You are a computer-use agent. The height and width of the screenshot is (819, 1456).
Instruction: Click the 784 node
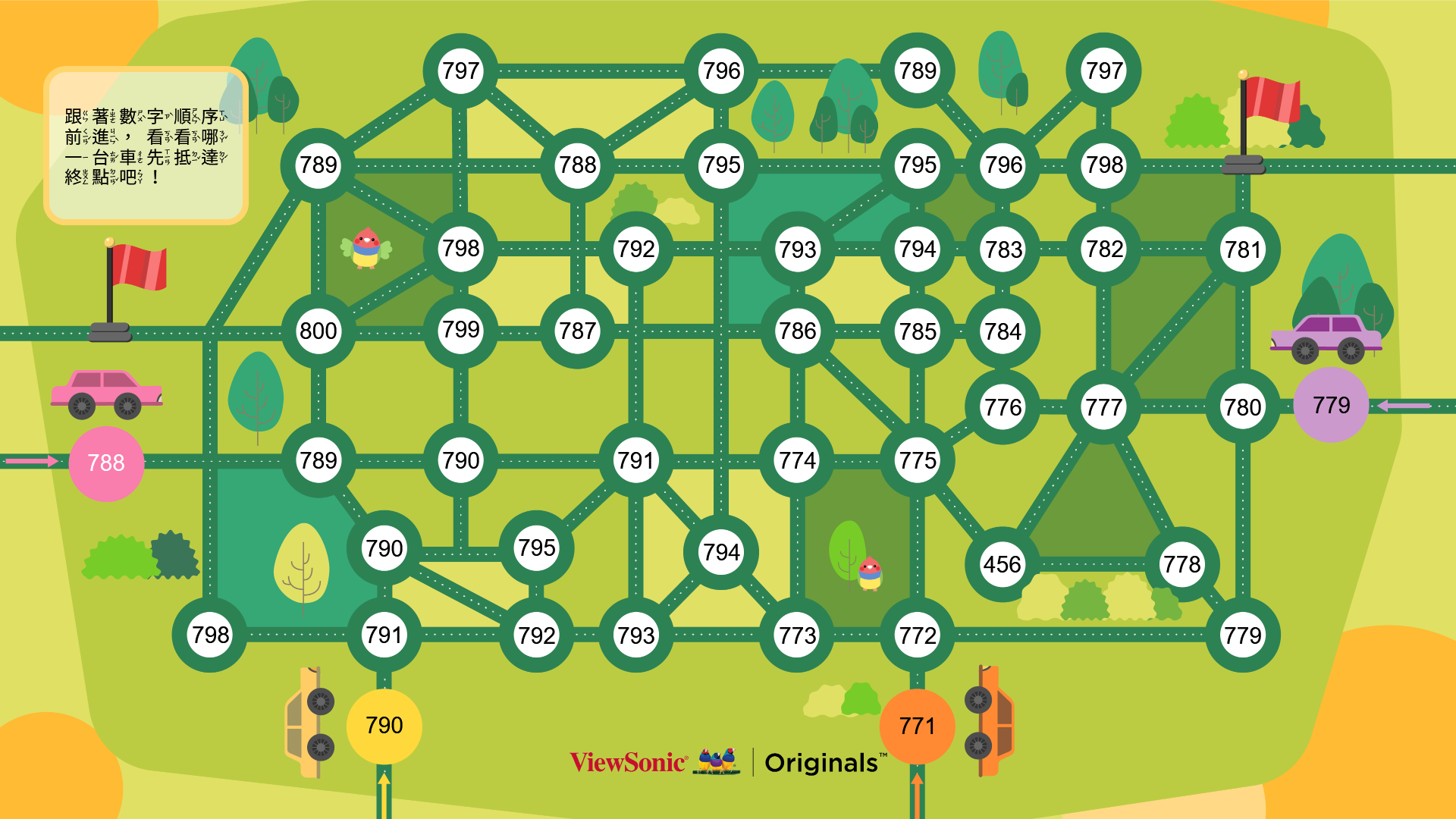pyautogui.click(x=1003, y=331)
